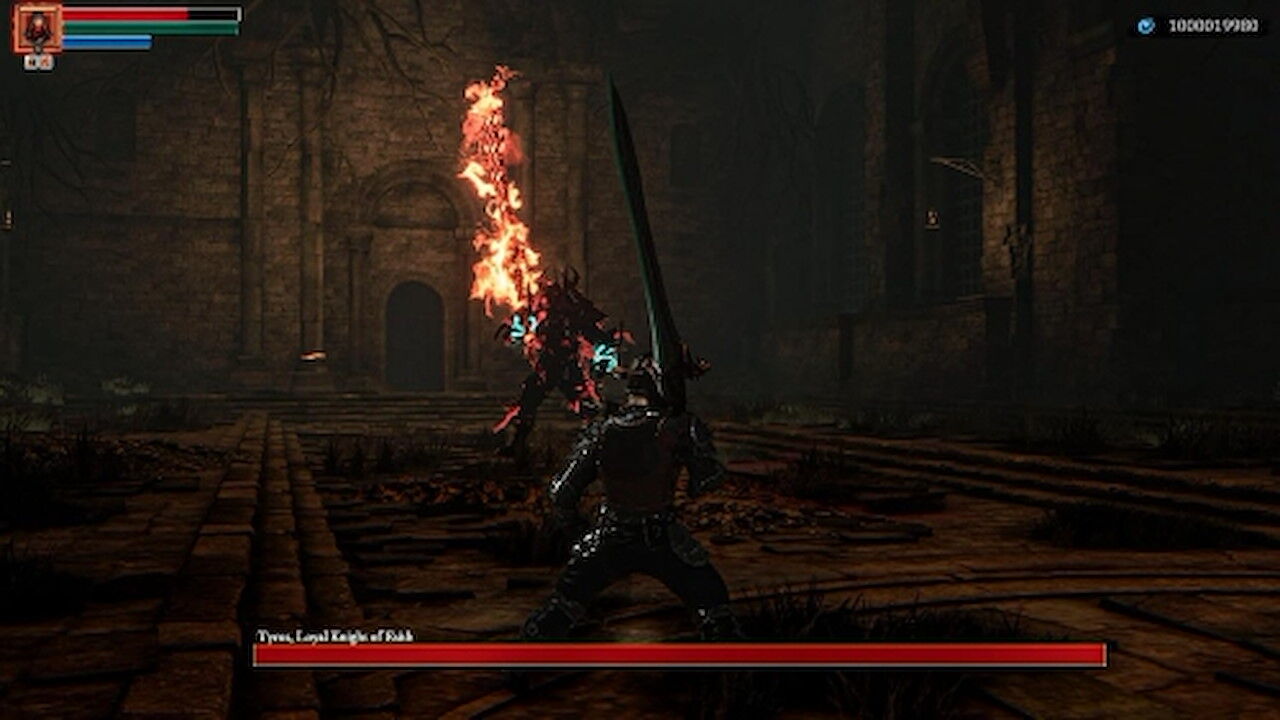Image resolution: width=1280 pixels, height=720 pixels.
Task: Select the small status icon below the portrait
Action: point(39,62)
